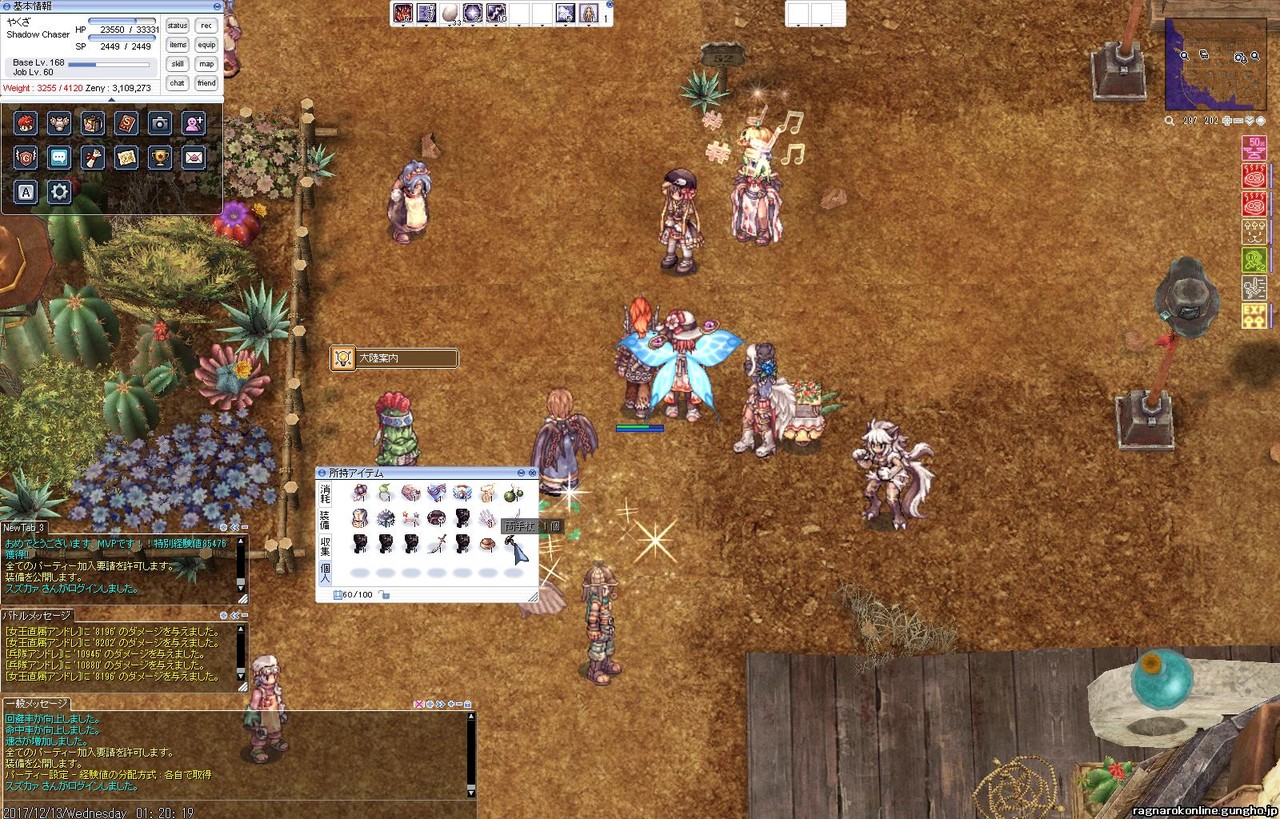The image size is (1280, 819).
Task: Open the camera screenshot icon
Action: point(159,123)
